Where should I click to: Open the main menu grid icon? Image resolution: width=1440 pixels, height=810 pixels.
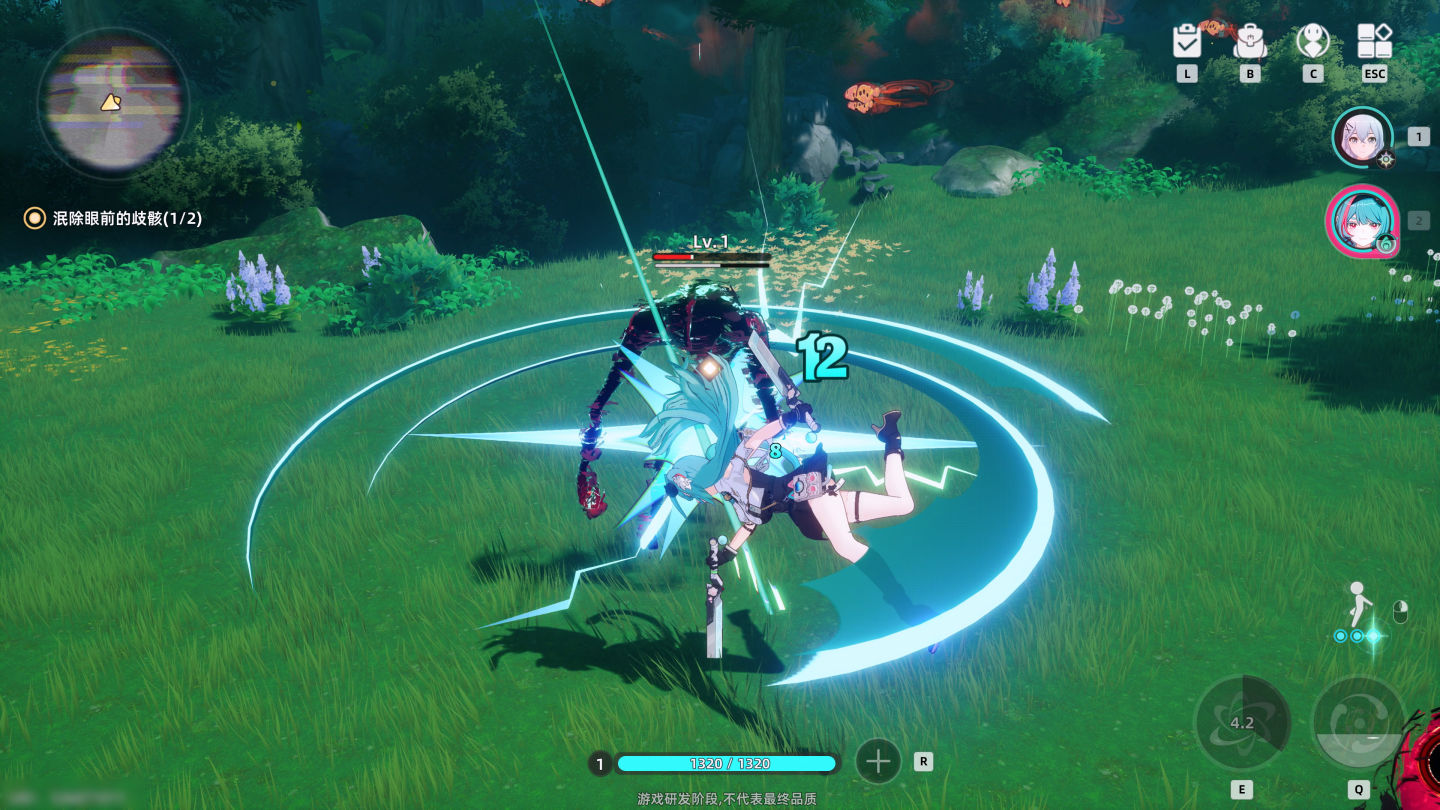pos(1374,41)
